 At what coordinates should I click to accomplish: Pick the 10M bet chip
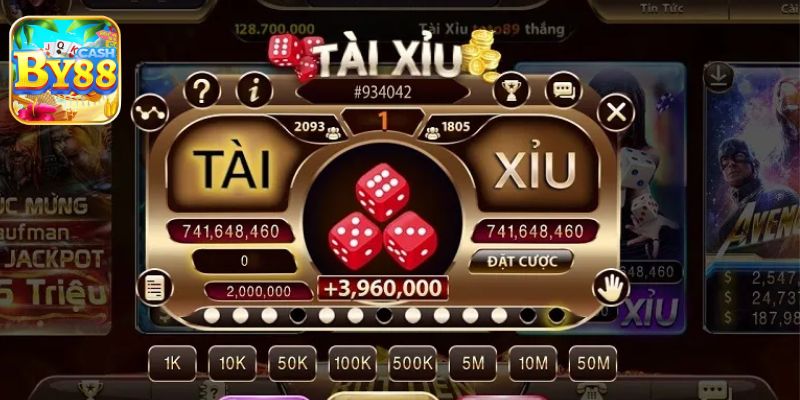(x=532, y=363)
